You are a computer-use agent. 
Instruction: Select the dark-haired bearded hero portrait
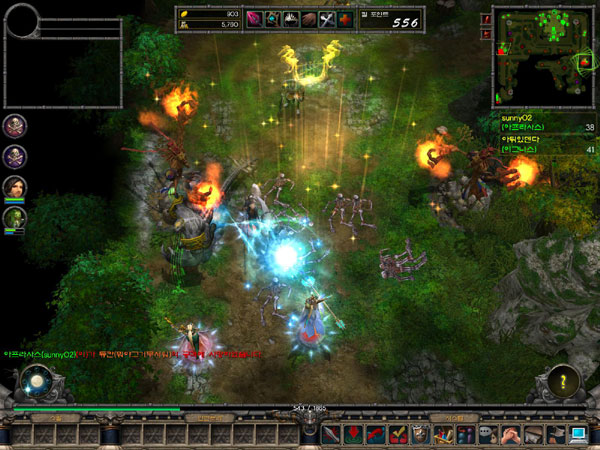[x=14, y=186]
